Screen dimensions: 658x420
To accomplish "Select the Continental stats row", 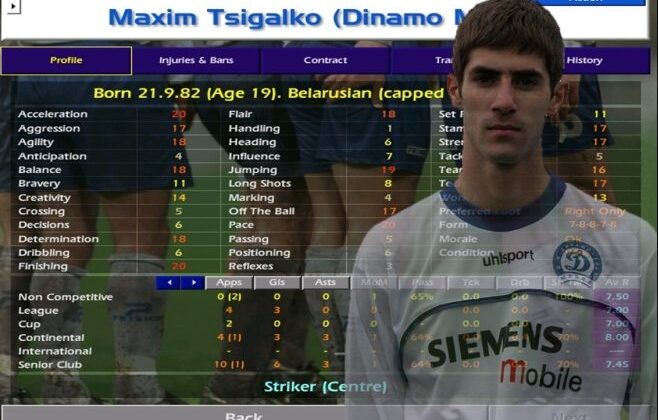I will 54,338.
